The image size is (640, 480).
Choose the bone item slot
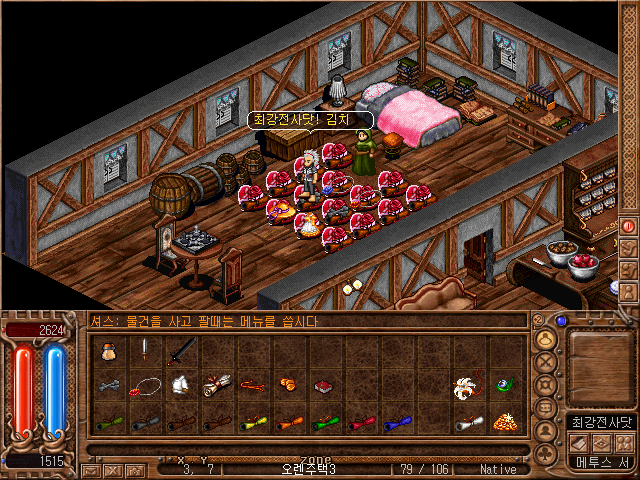tap(108, 386)
